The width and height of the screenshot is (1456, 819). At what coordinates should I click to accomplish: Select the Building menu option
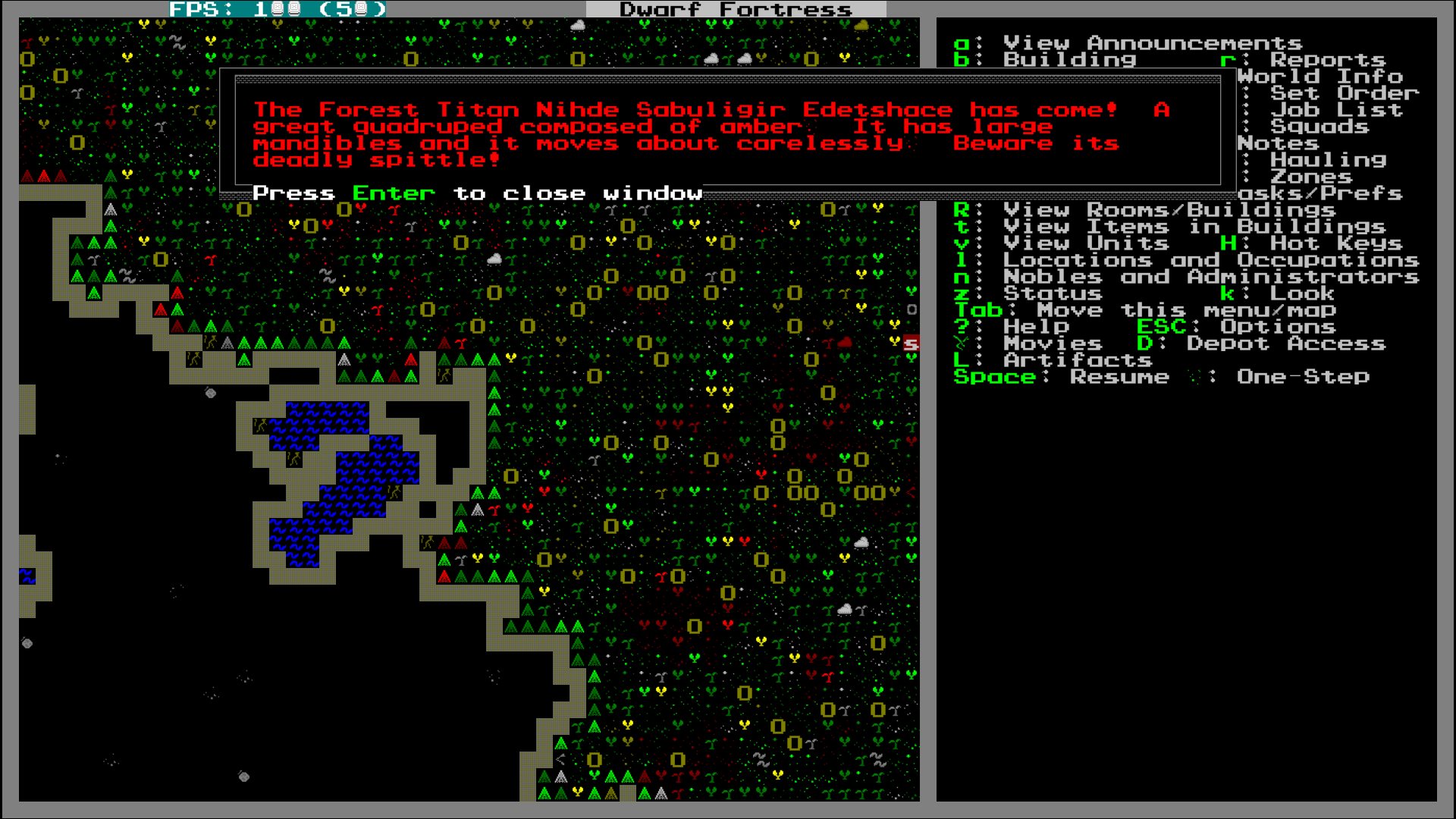[x=1069, y=60]
